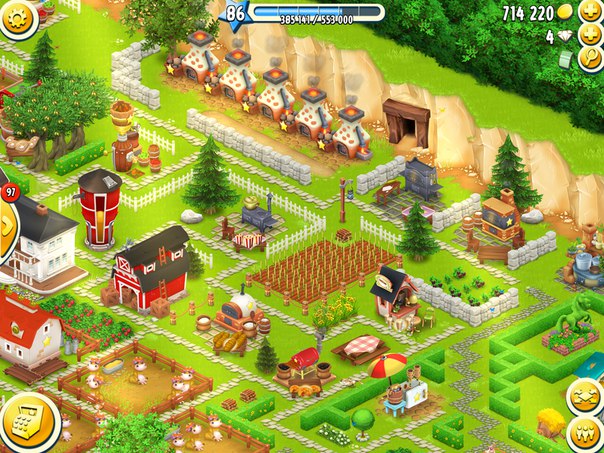Open the yellow shop catalog button
Viewport: 604px width, 453px height.
point(24,421)
